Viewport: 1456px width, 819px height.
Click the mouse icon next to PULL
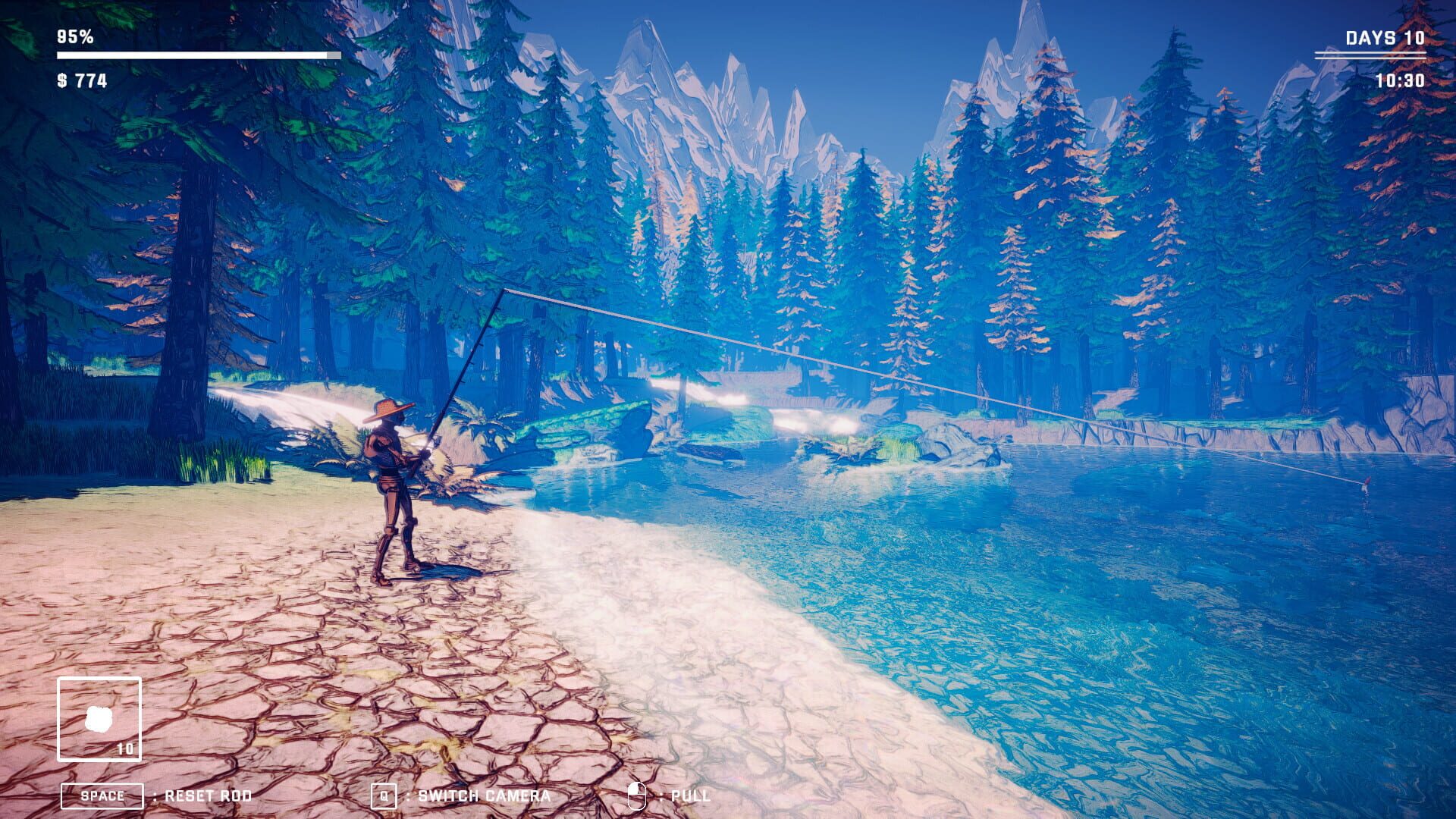637,795
